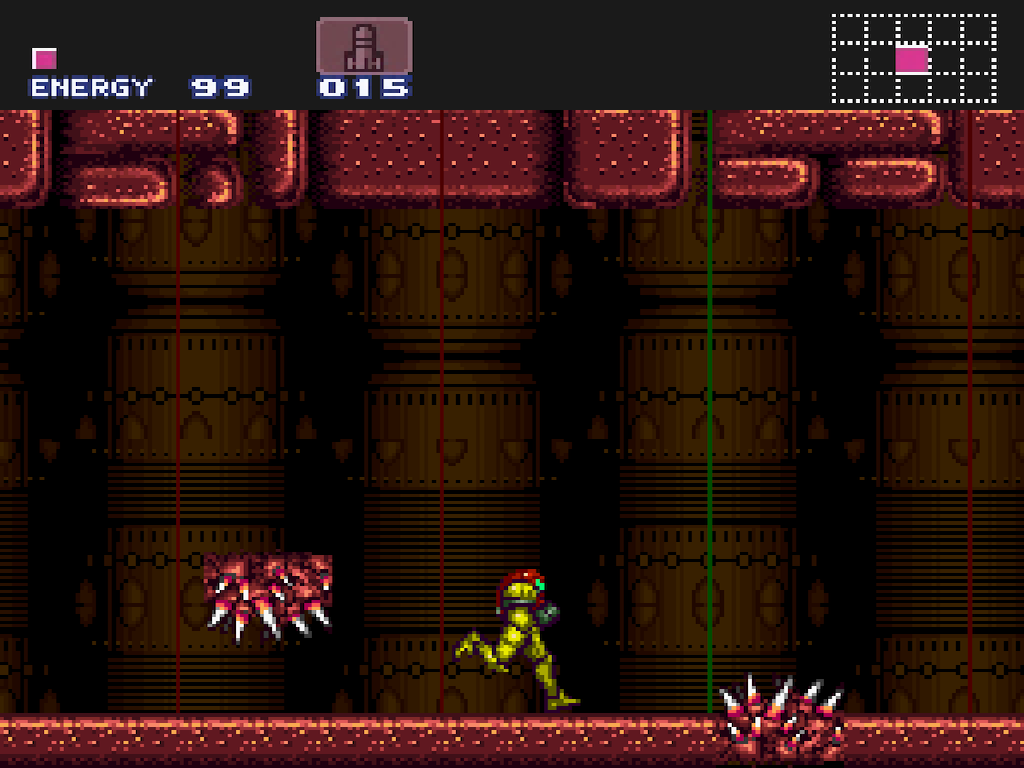The image size is (1024, 768).
Task: Select the missile weapon icon
Action: tap(364, 45)
